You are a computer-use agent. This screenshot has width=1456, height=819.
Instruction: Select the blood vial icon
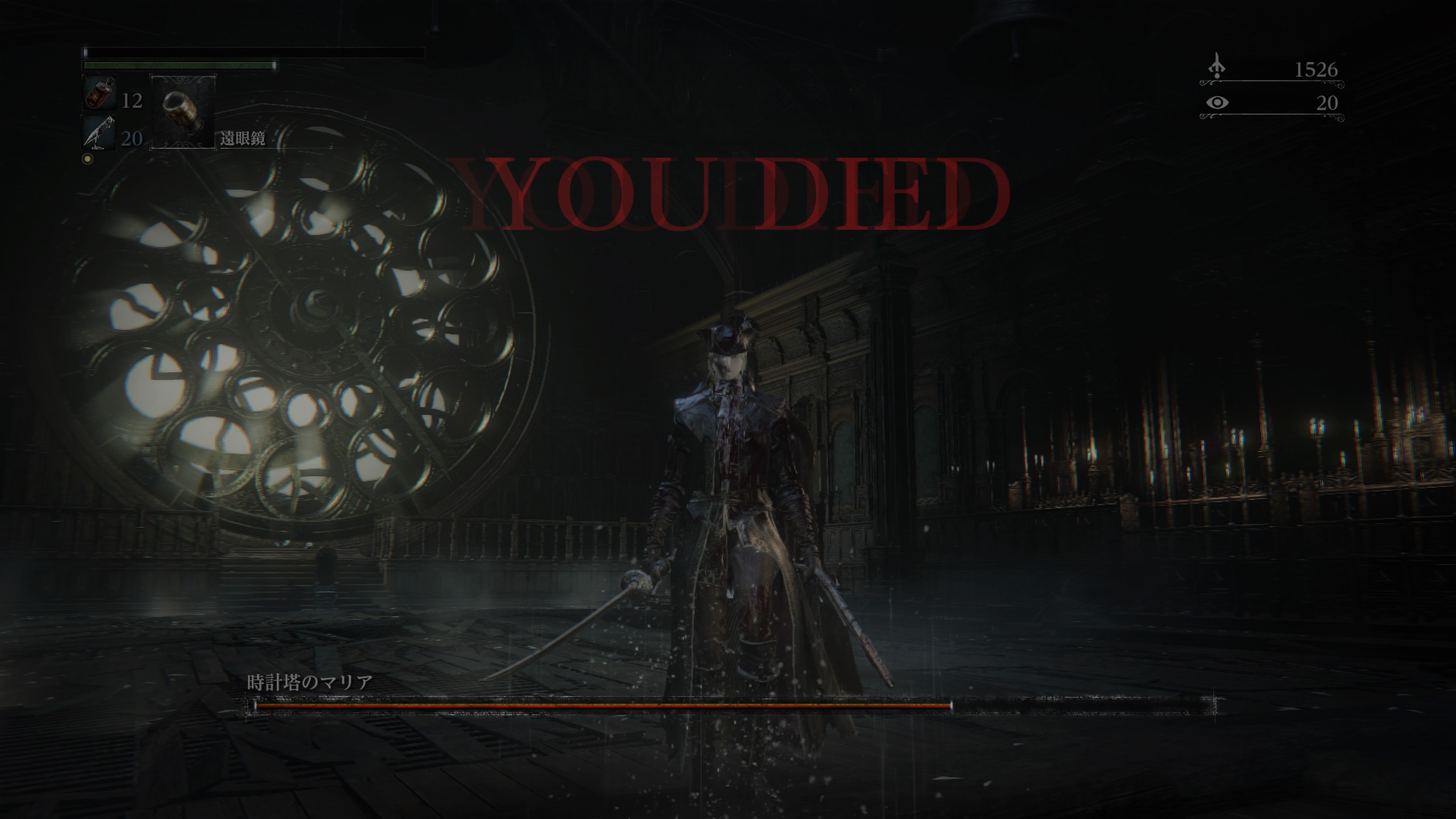(x=100, y=93)
